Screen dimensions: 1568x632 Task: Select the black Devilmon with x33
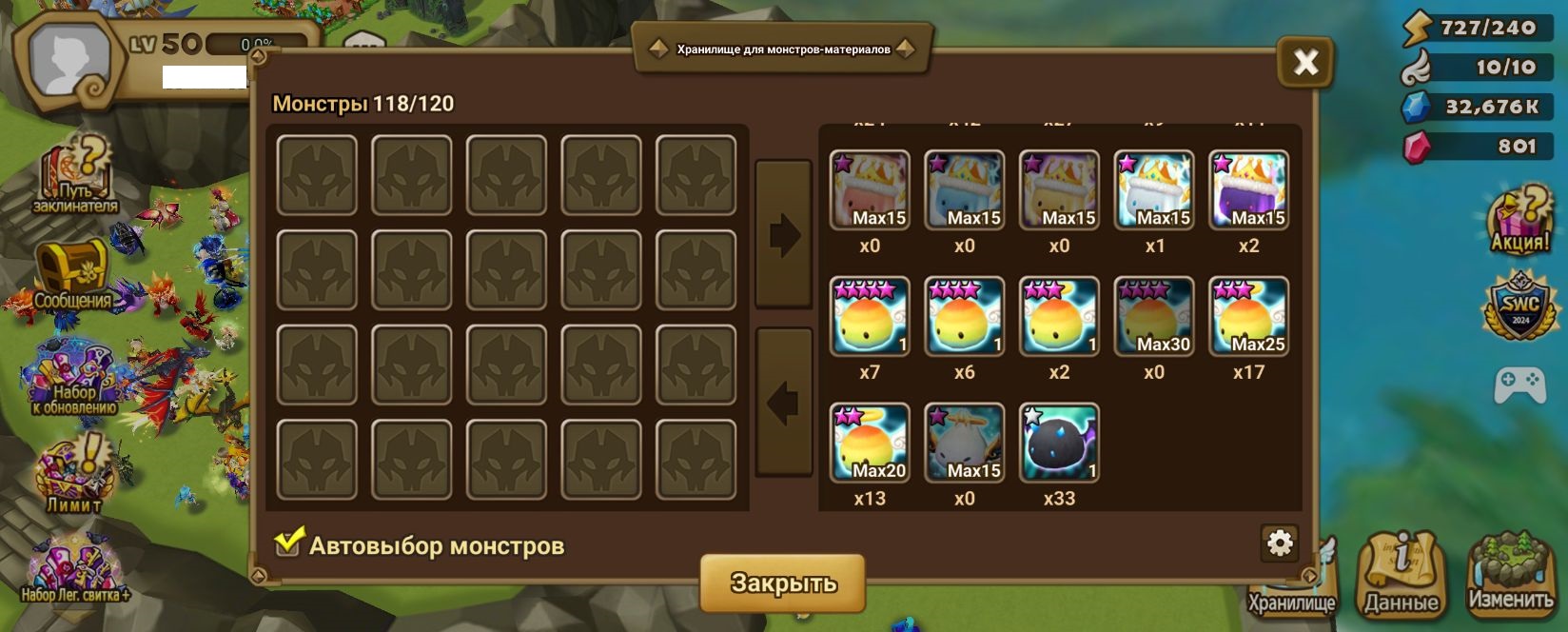pos(1059,443)
